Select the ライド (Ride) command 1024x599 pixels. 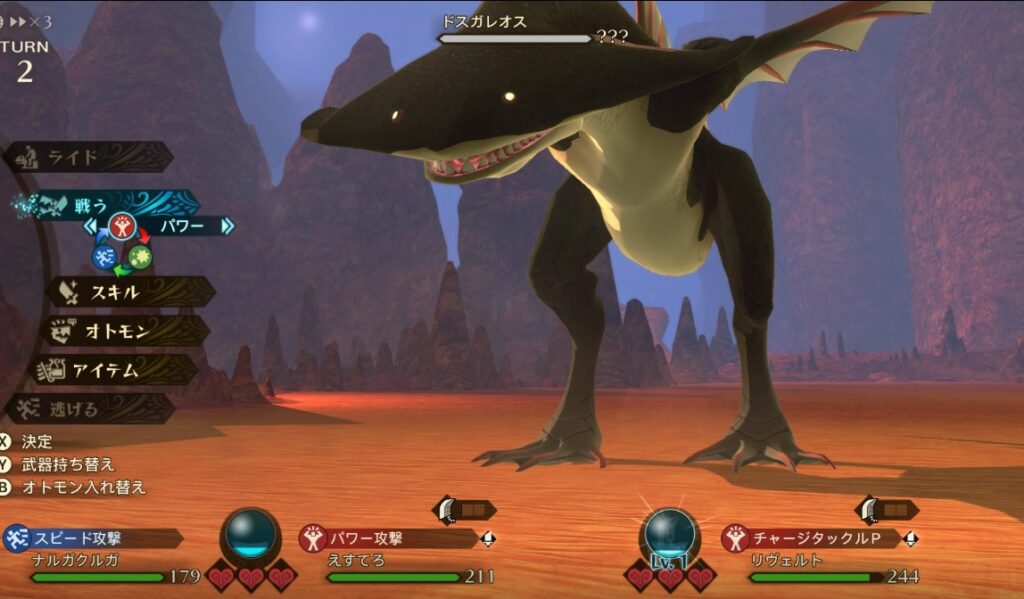pos(88,157)
